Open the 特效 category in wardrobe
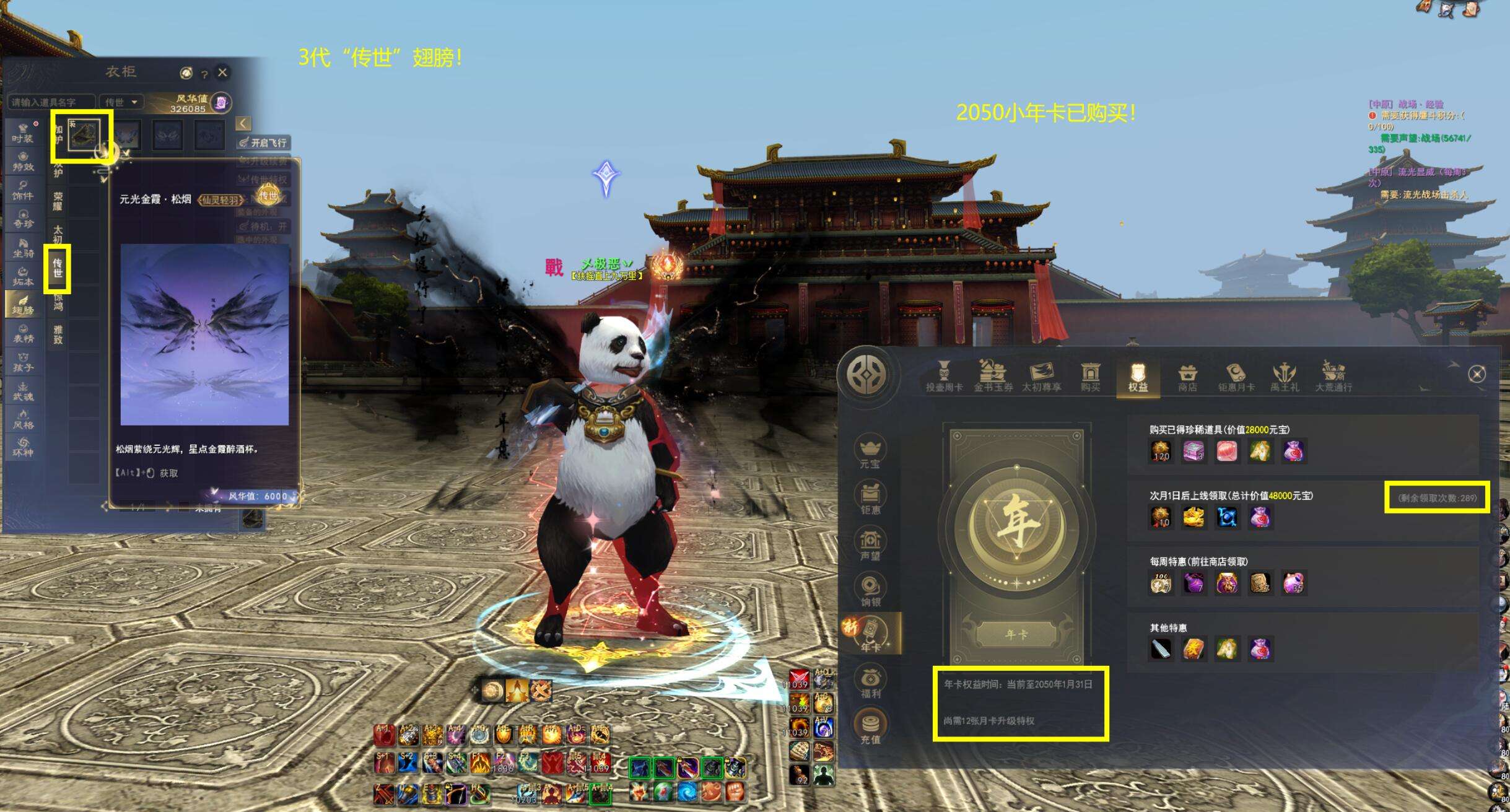The image size is (1510, 812). click(23, 161)
